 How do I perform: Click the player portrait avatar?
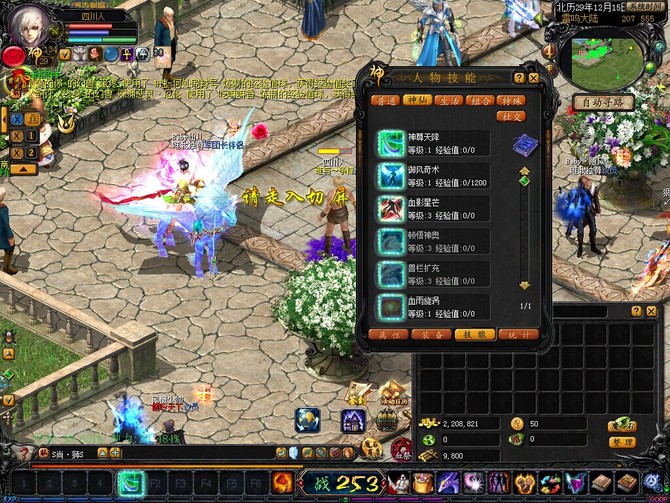click(x=27, y=24)
